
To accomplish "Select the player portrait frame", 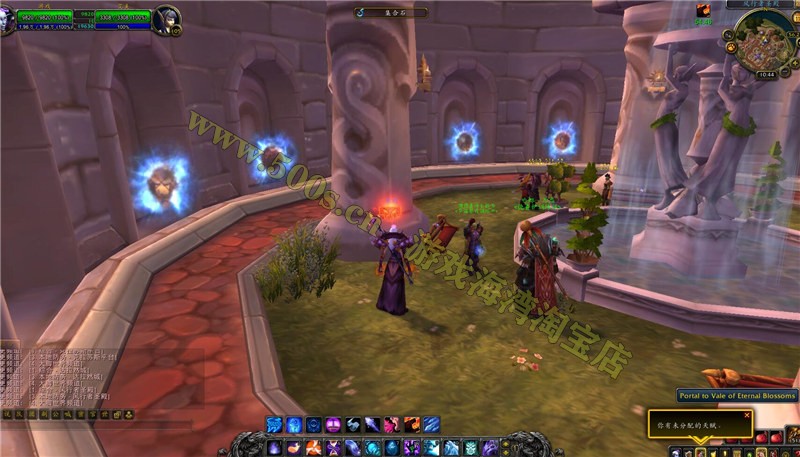I will point(8,19).
